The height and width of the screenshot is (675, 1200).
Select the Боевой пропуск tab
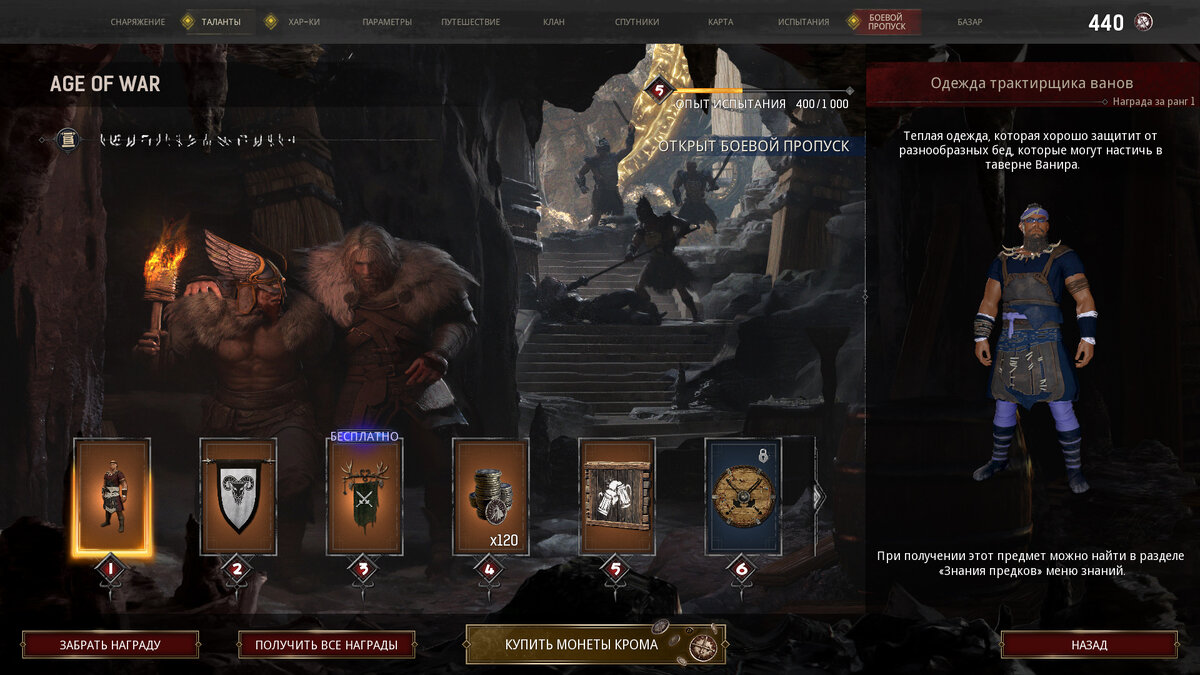point(886,22)
